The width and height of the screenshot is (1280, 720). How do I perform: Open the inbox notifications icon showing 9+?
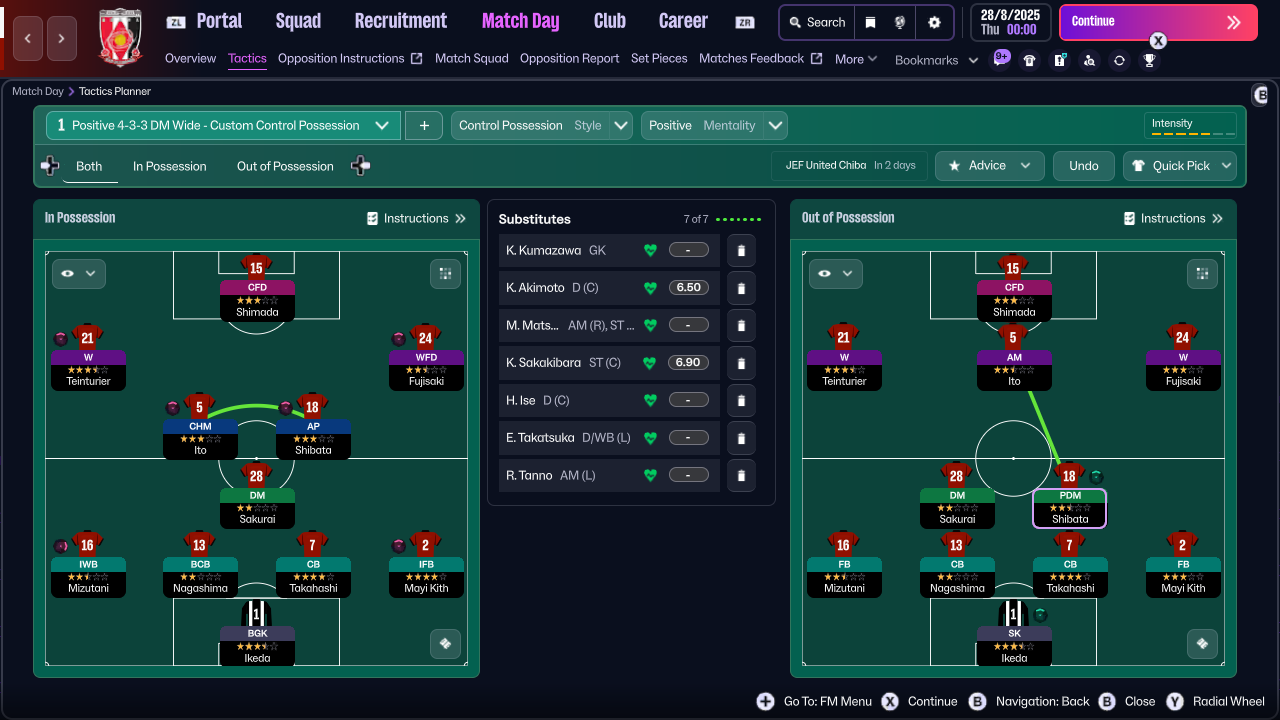tap(1000, 60)
